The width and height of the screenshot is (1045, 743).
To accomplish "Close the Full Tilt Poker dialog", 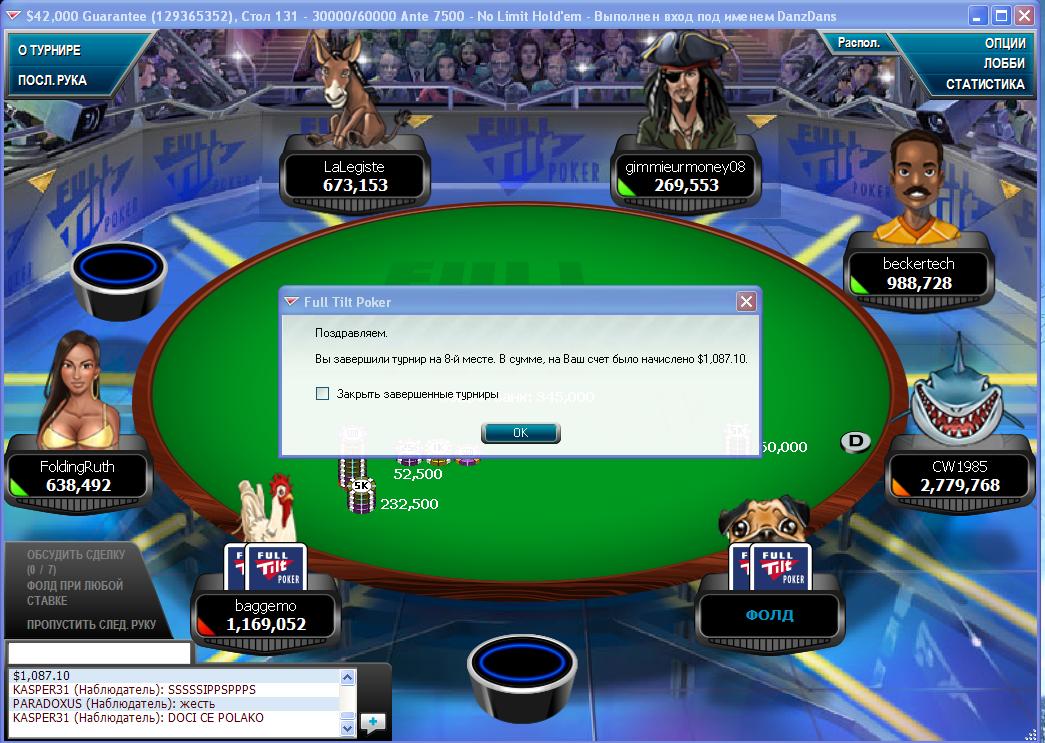I will [x=745, y=301].
